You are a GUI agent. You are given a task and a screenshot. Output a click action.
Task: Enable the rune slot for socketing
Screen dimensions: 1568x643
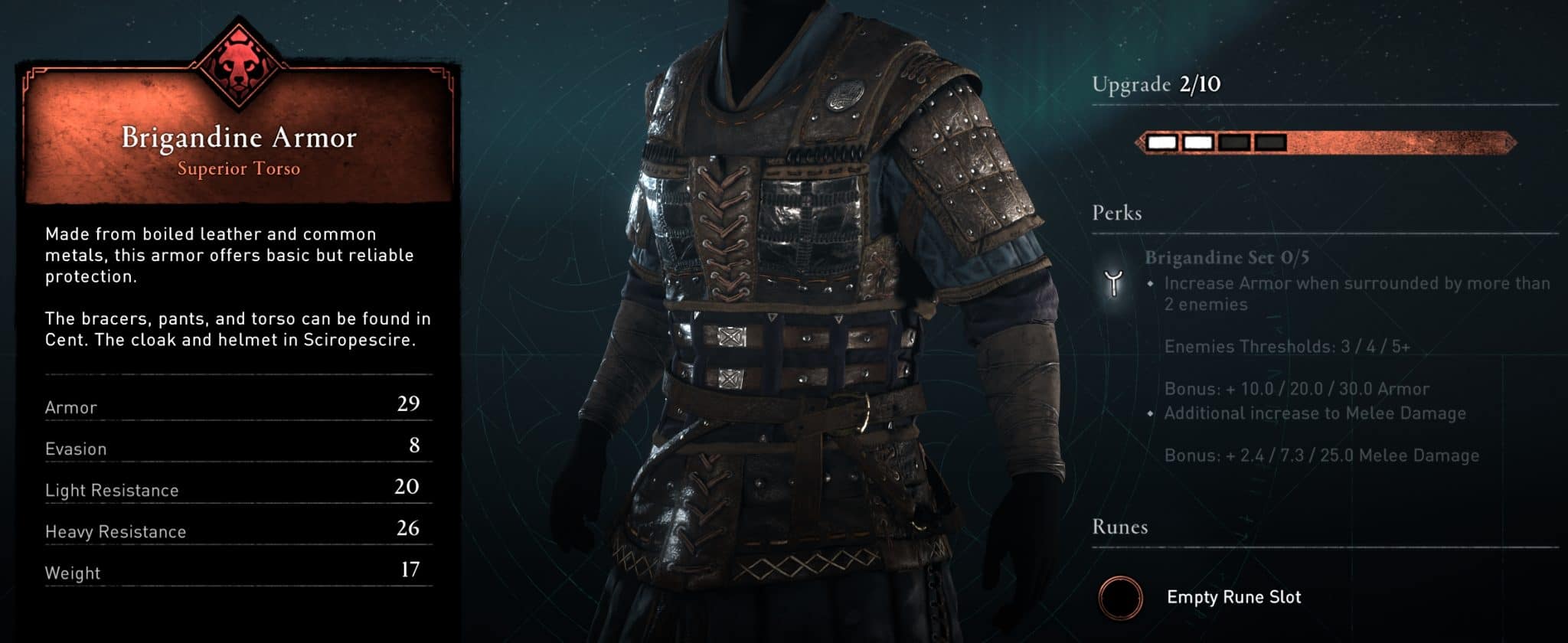click(1123, 599)
